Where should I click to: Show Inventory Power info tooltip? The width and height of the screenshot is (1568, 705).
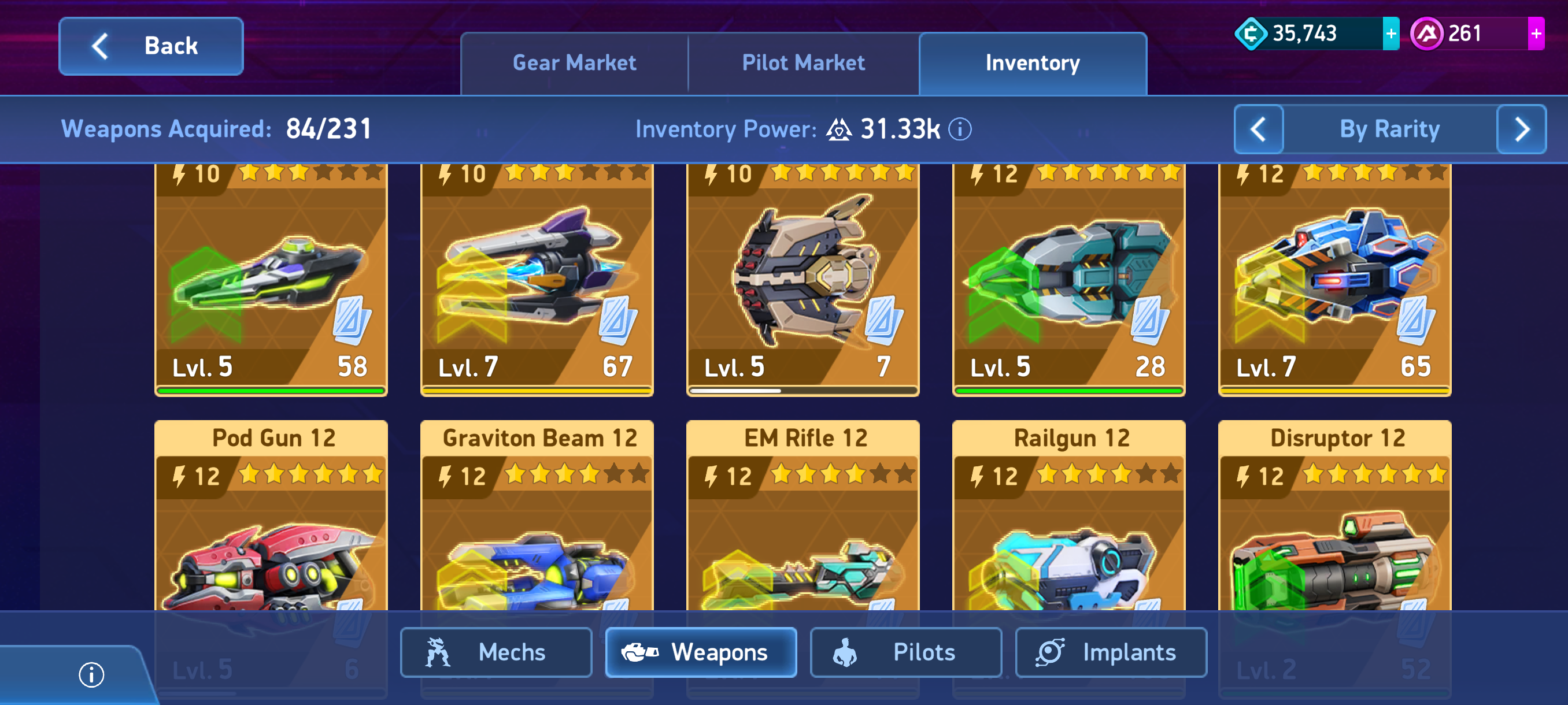960,129
